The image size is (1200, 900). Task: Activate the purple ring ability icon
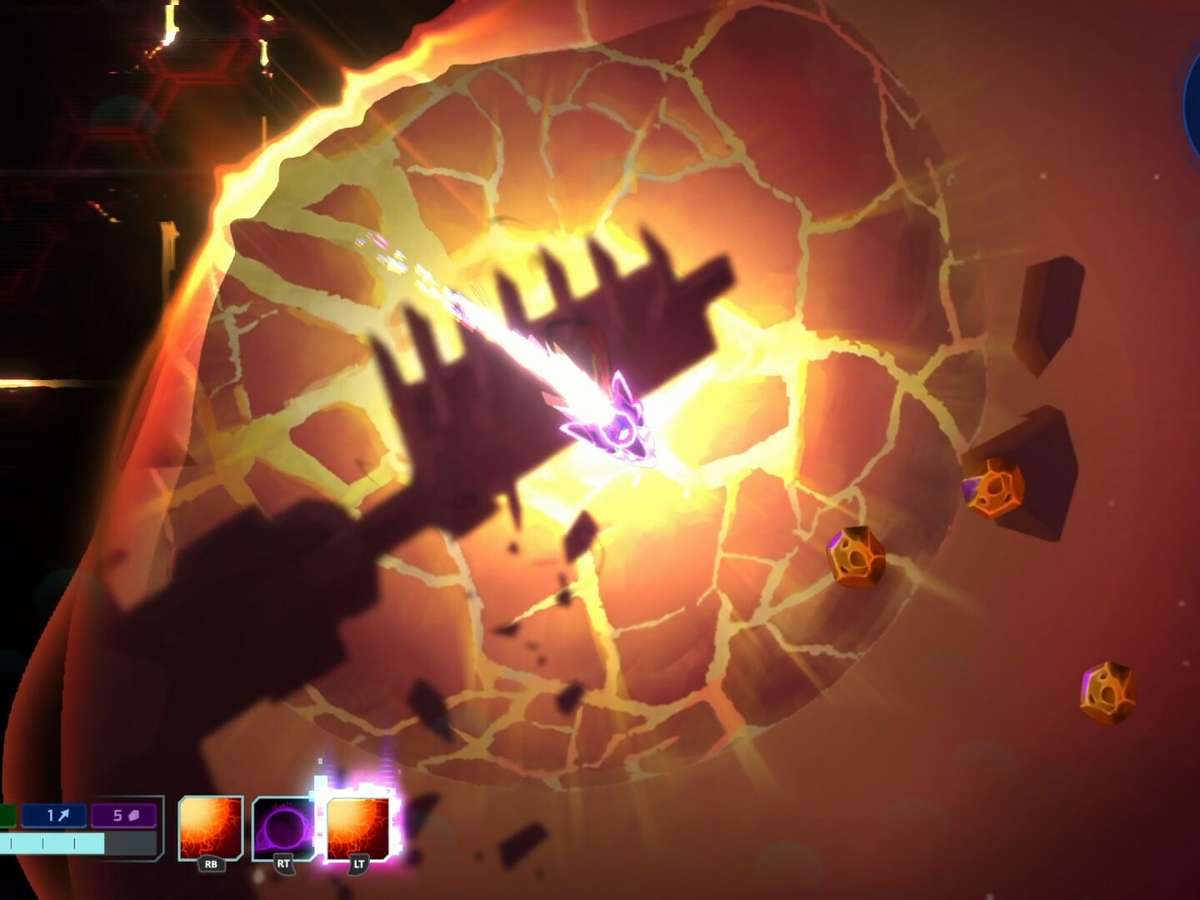coord(283,828)
